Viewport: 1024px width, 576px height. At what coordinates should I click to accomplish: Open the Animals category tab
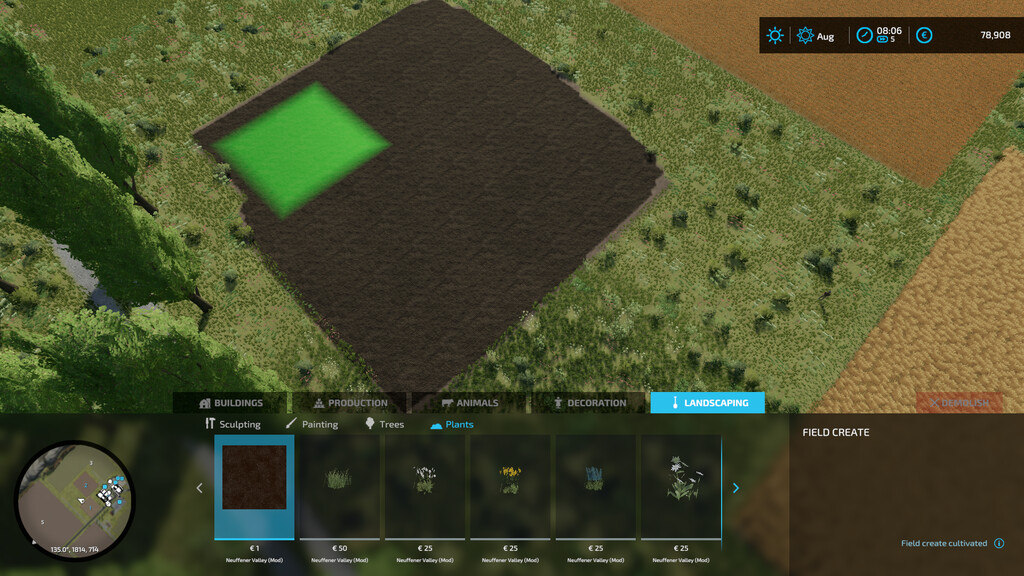pyautogui.click(x=469, y=403)
